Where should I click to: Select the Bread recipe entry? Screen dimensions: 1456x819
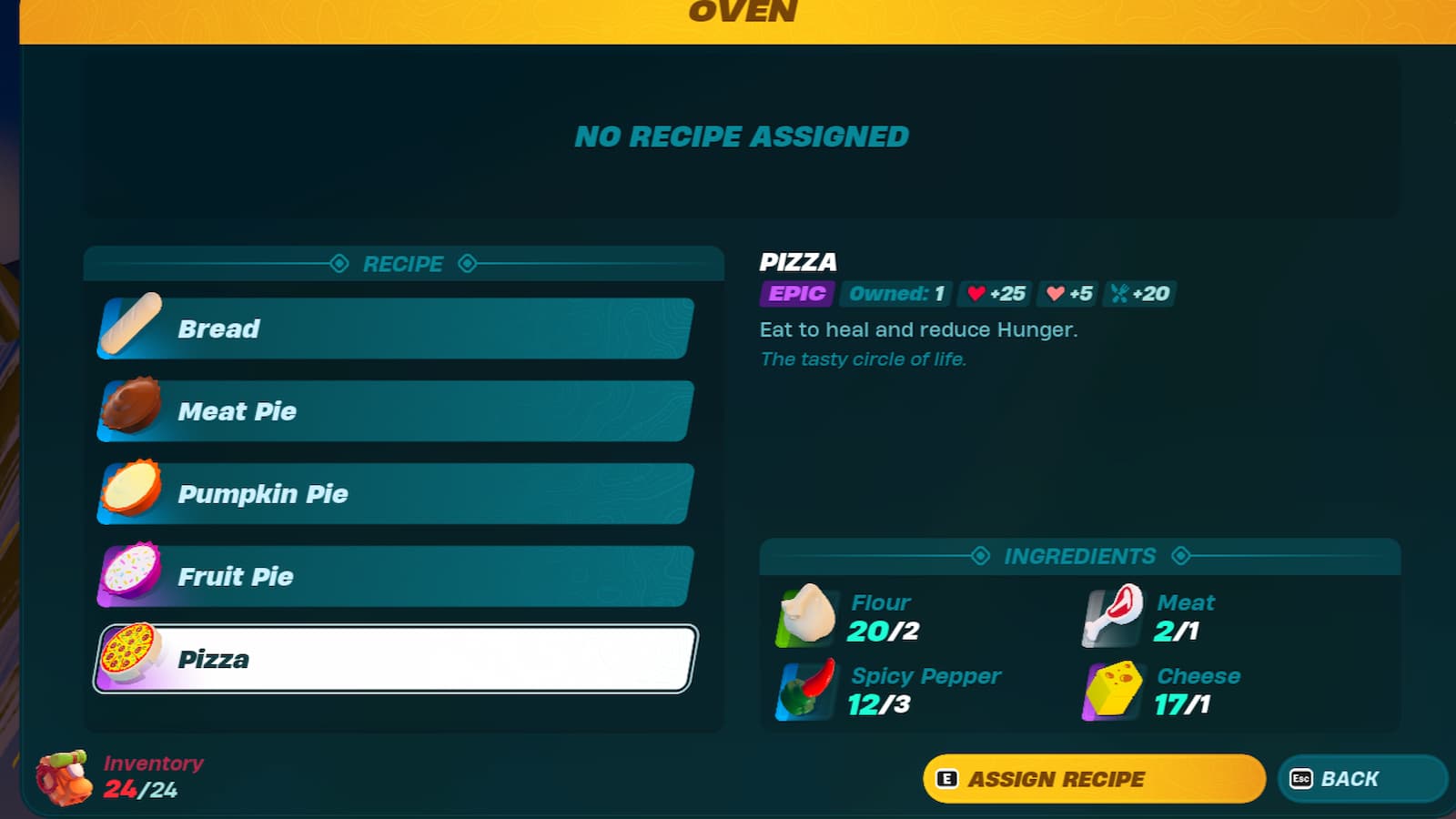[x=391, y=328]
